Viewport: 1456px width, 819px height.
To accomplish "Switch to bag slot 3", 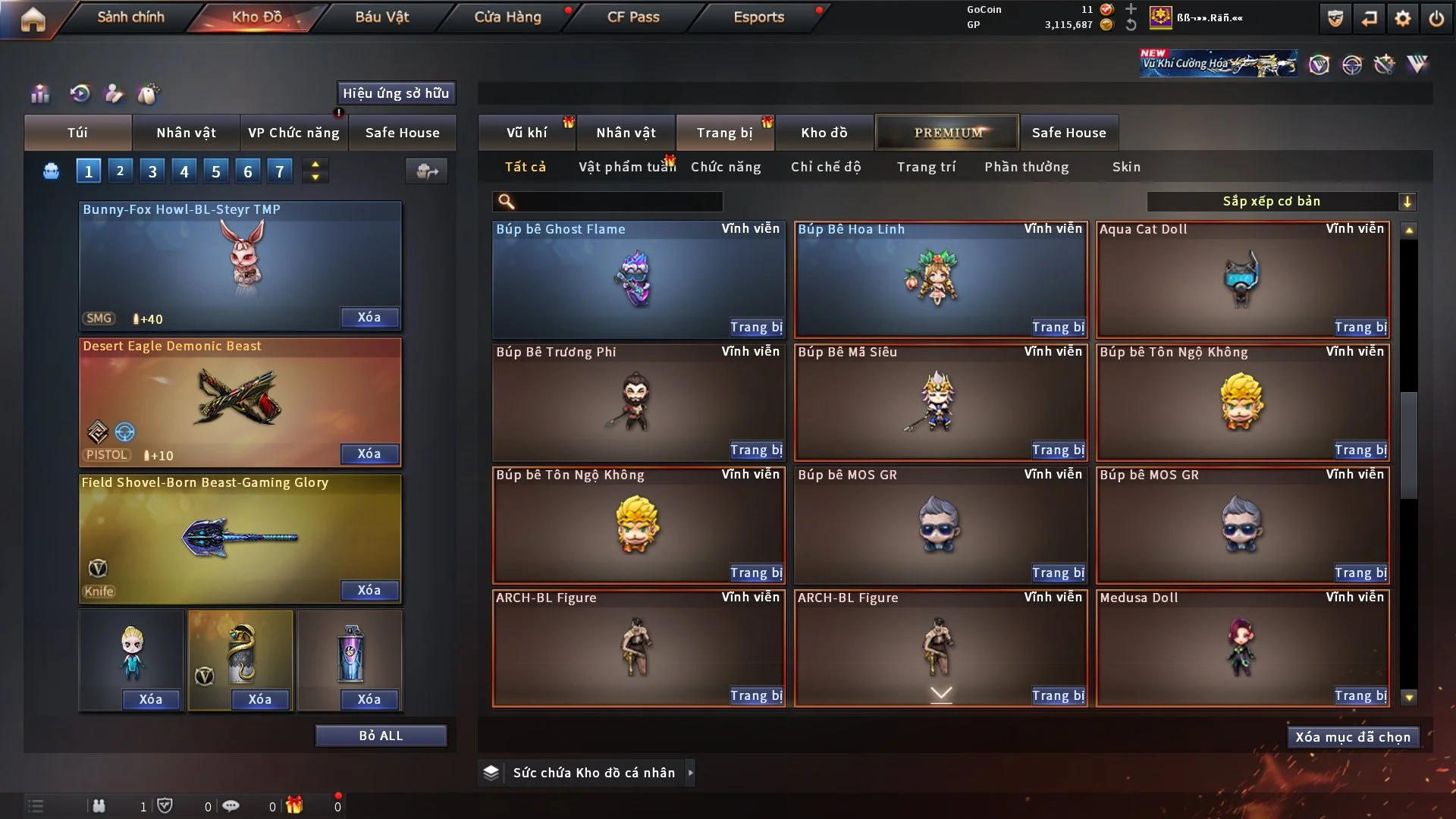I will pyautogui.click(x=152, y=171).
